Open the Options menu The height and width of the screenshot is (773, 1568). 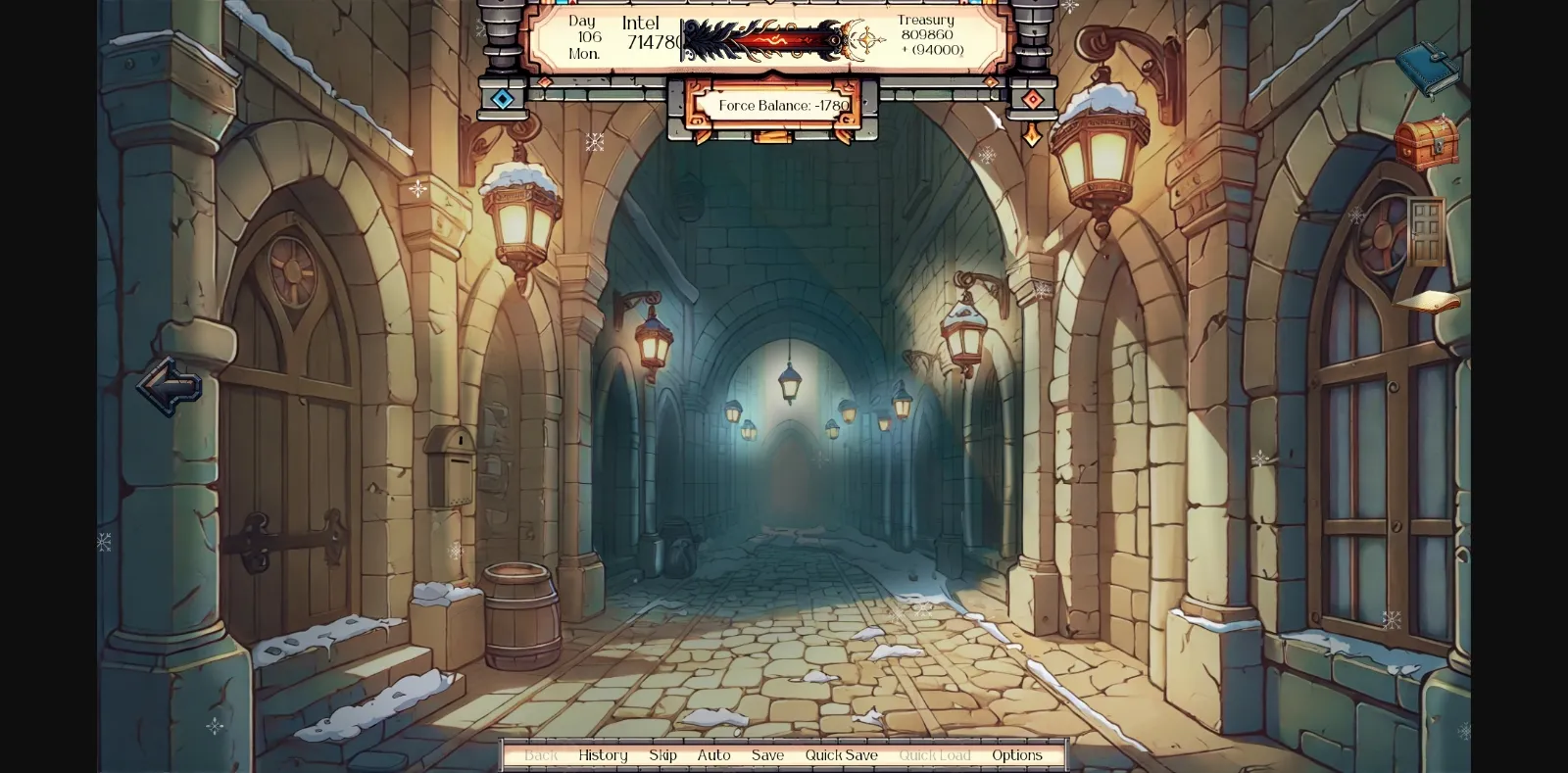[1017, 755]
